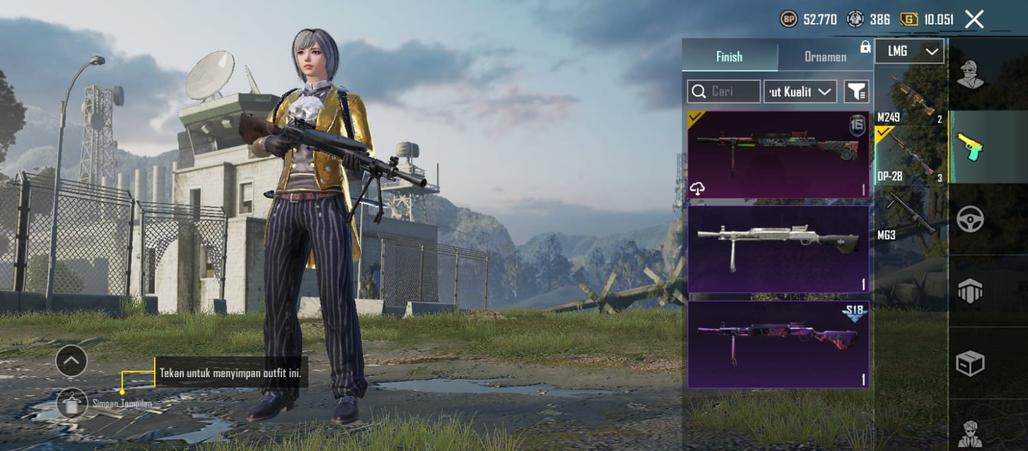Select the equipped dark red DP-28 skin
1028x451 pixels.
(x=778, y=155)
